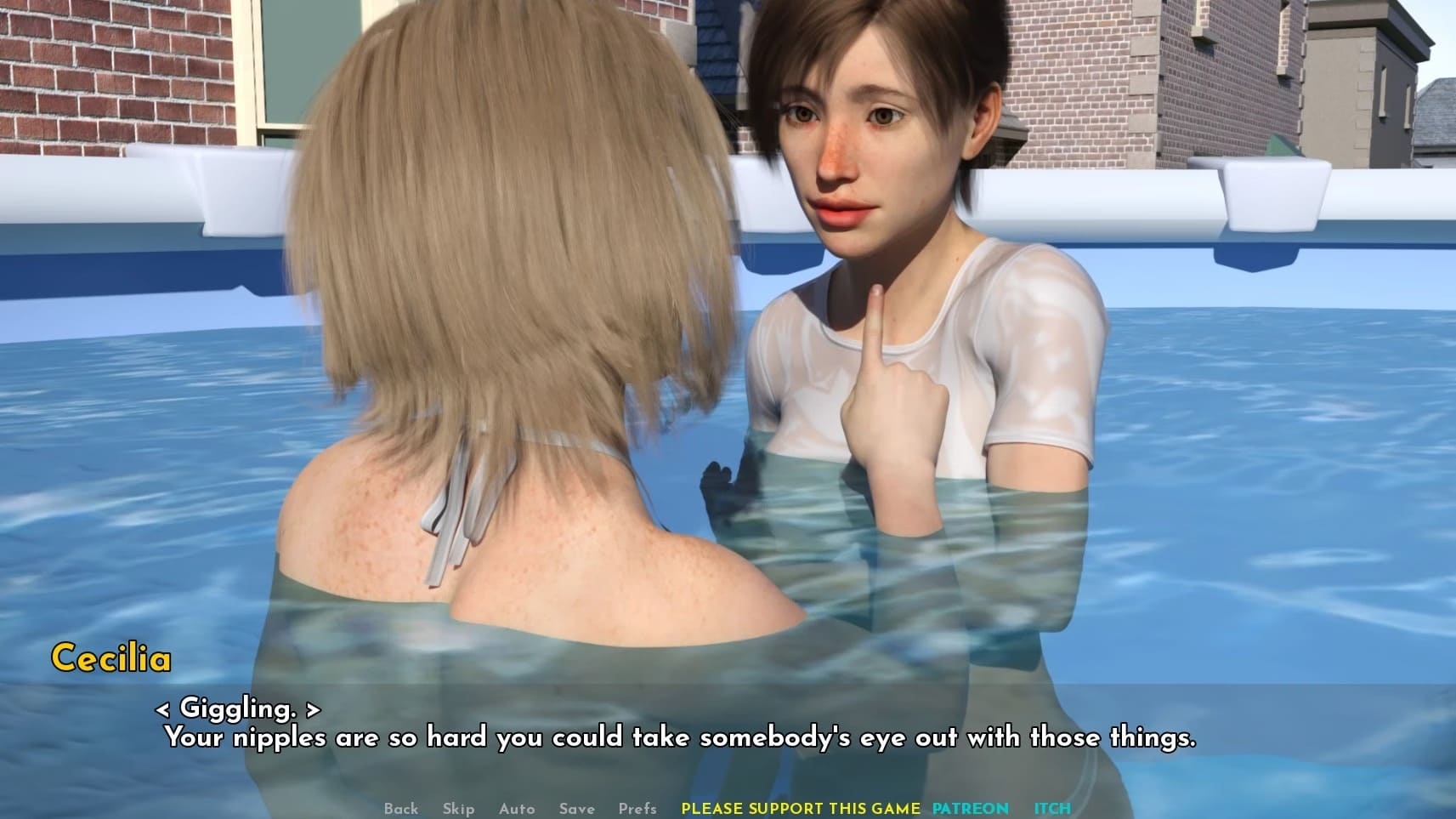The image size is (1456, 819).
Task: Activate the Skip button
Action: coord(458,809)
